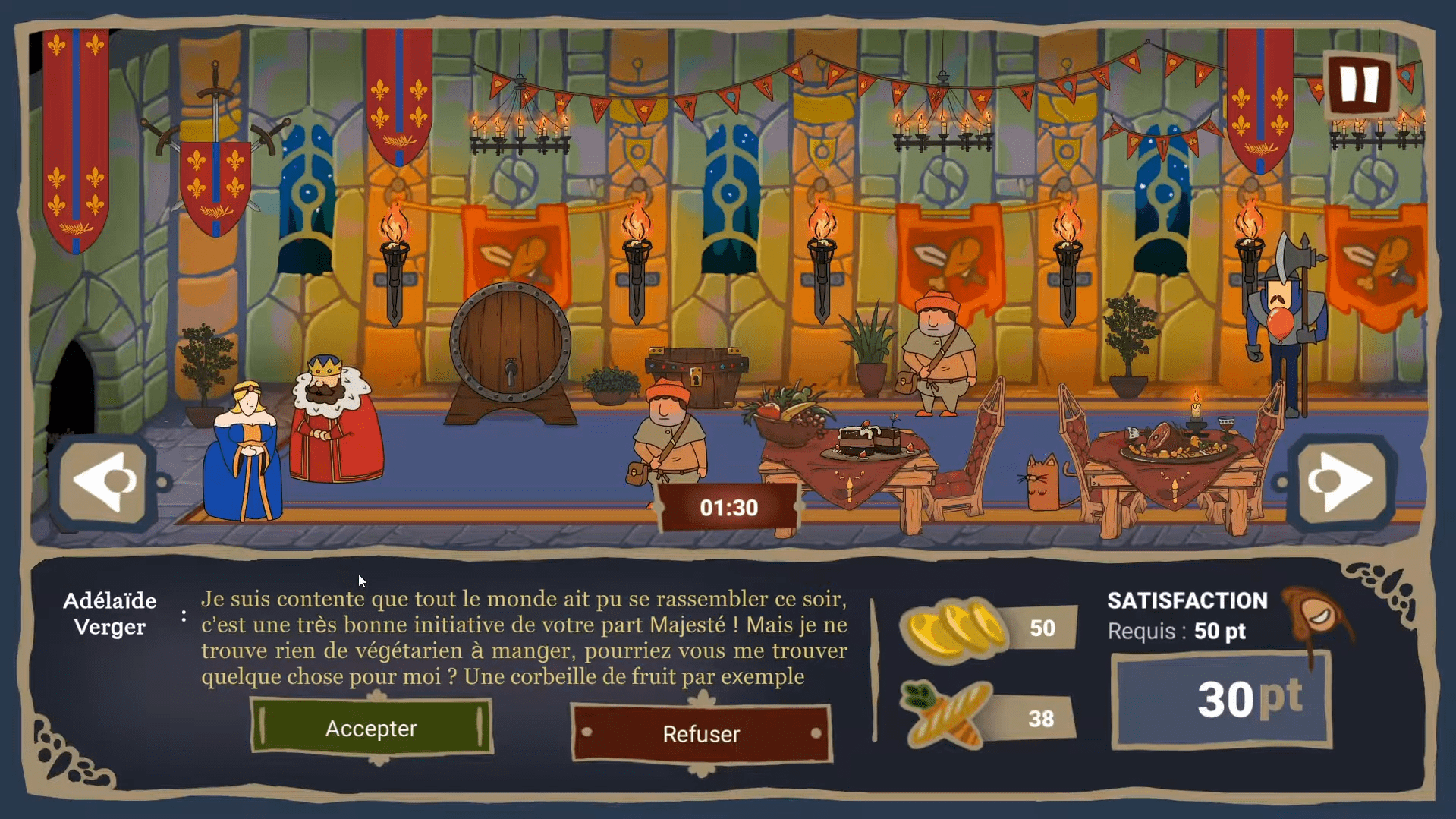Screen dimensions: 1456x819
Task: Accept Adélaïde Verger's request
Action: pos(371,728)
